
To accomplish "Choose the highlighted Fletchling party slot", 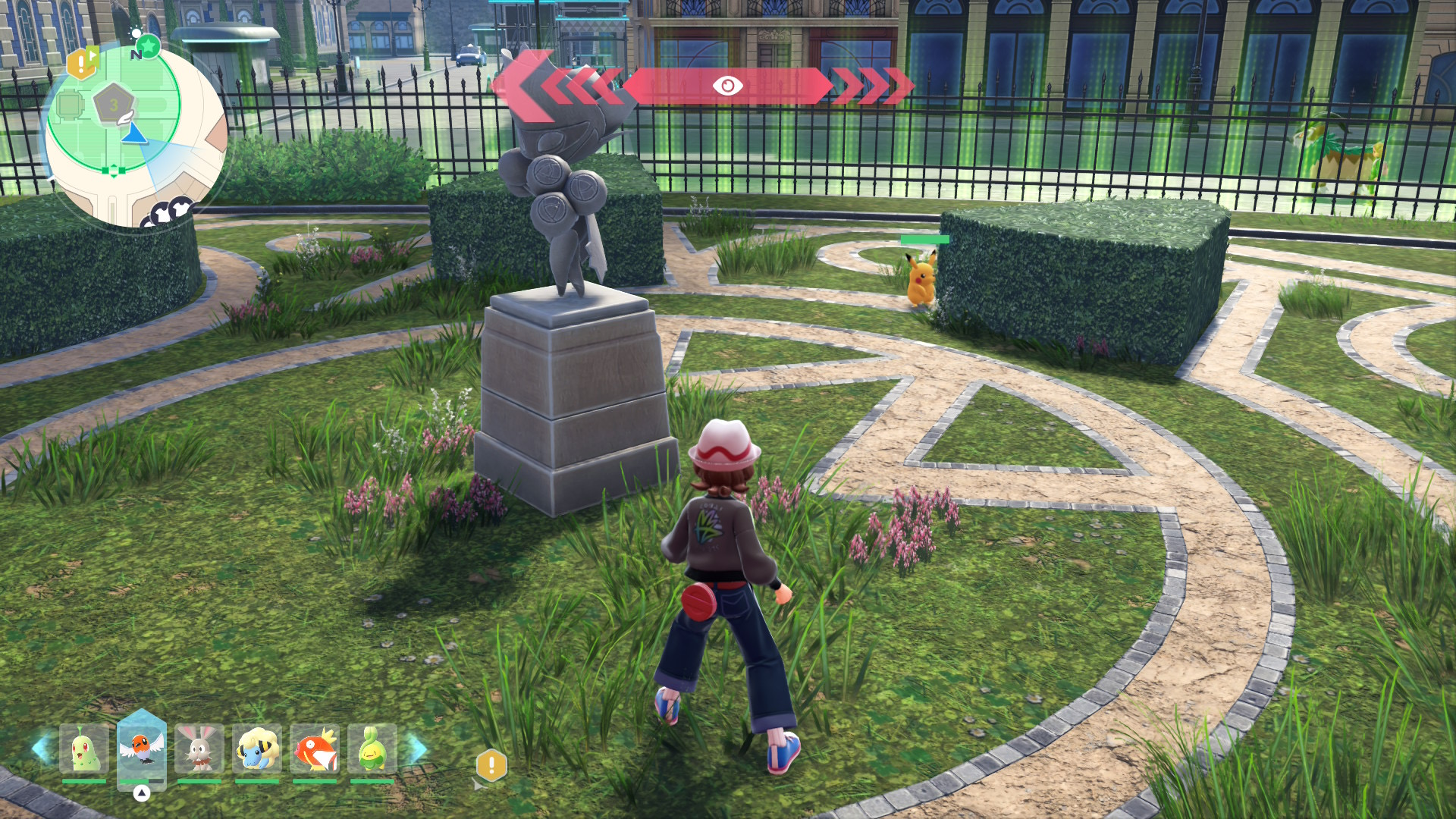I will click(142, 748).
